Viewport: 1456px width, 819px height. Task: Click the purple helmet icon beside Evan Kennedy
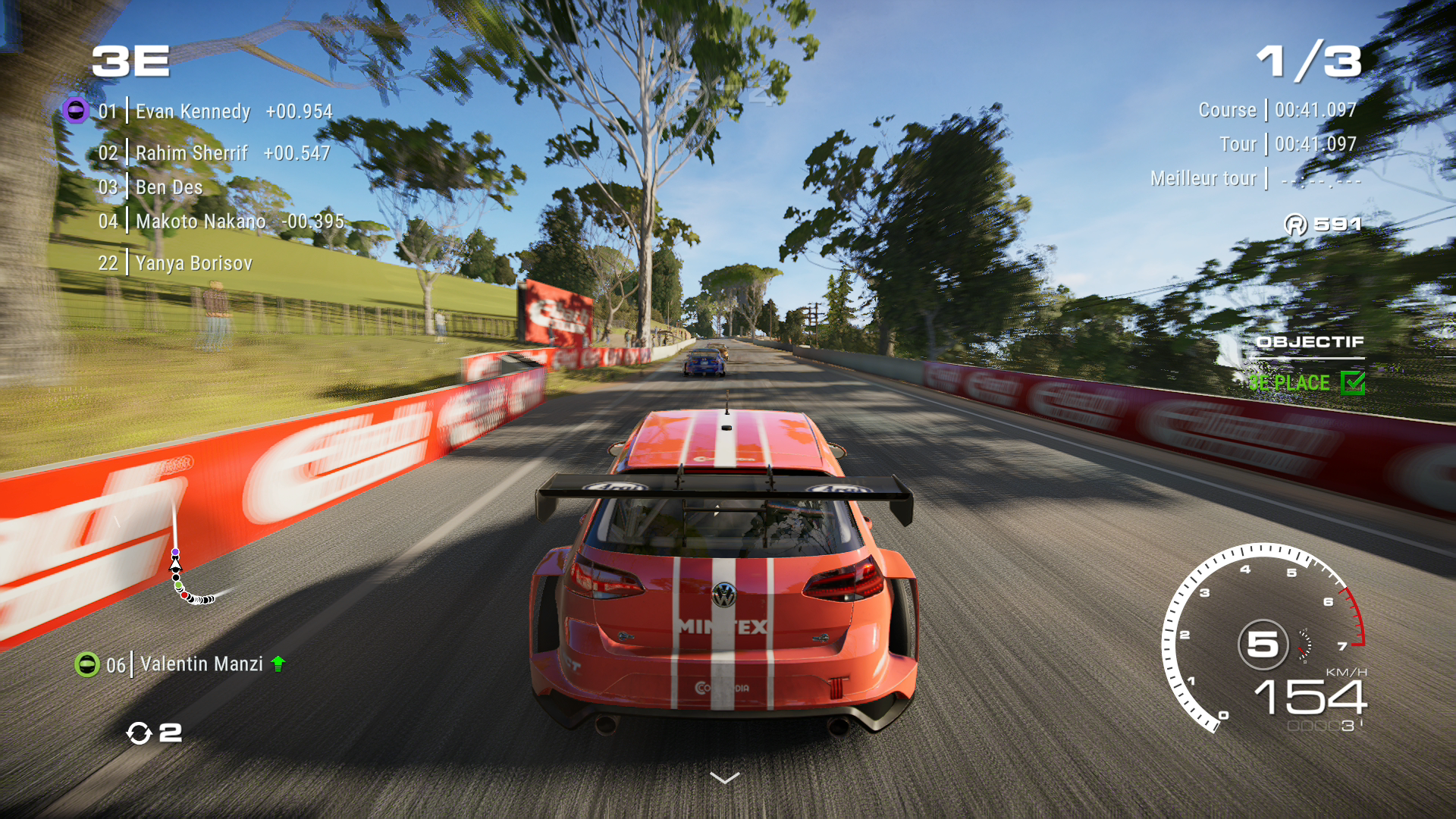(x=75, y=111)
